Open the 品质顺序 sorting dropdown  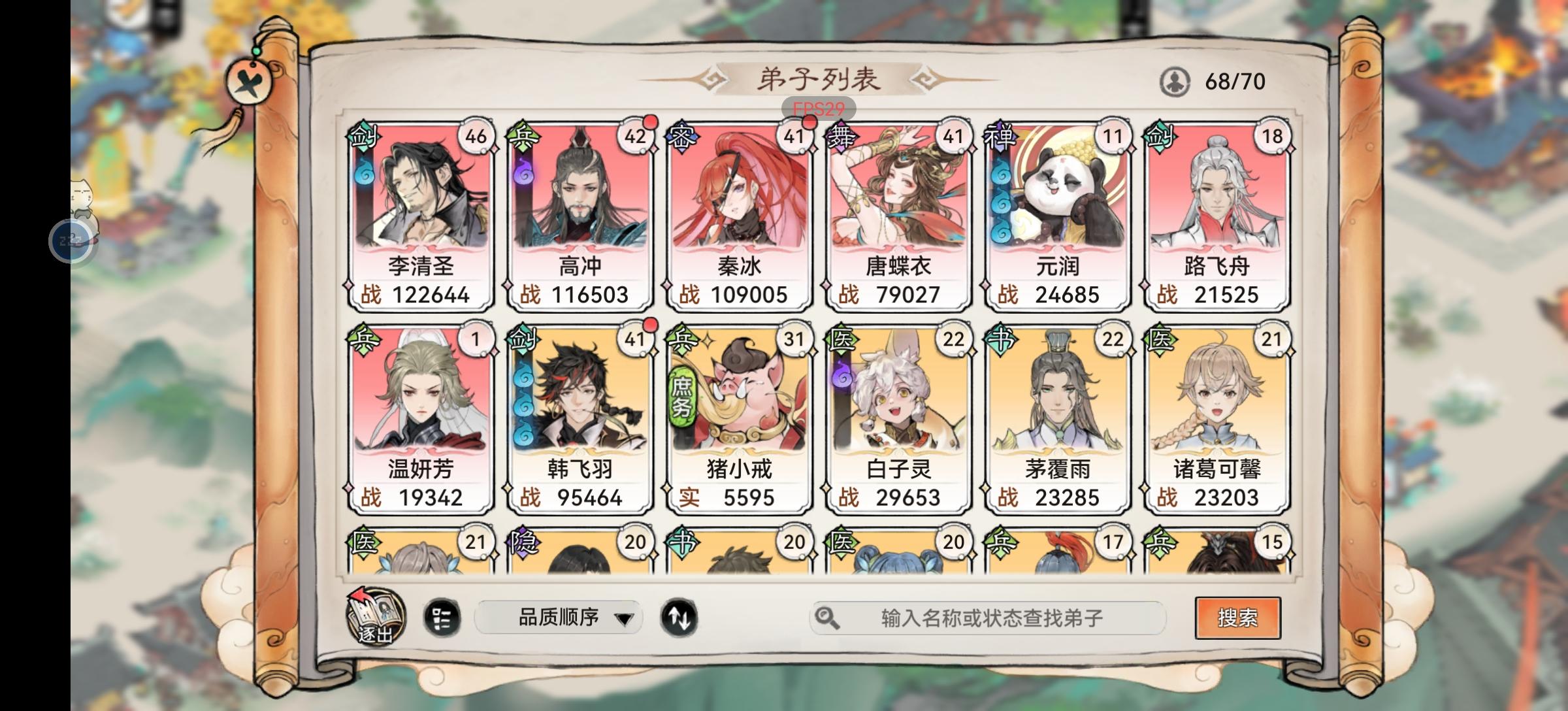pyautogui.click(x=559, y=616)
